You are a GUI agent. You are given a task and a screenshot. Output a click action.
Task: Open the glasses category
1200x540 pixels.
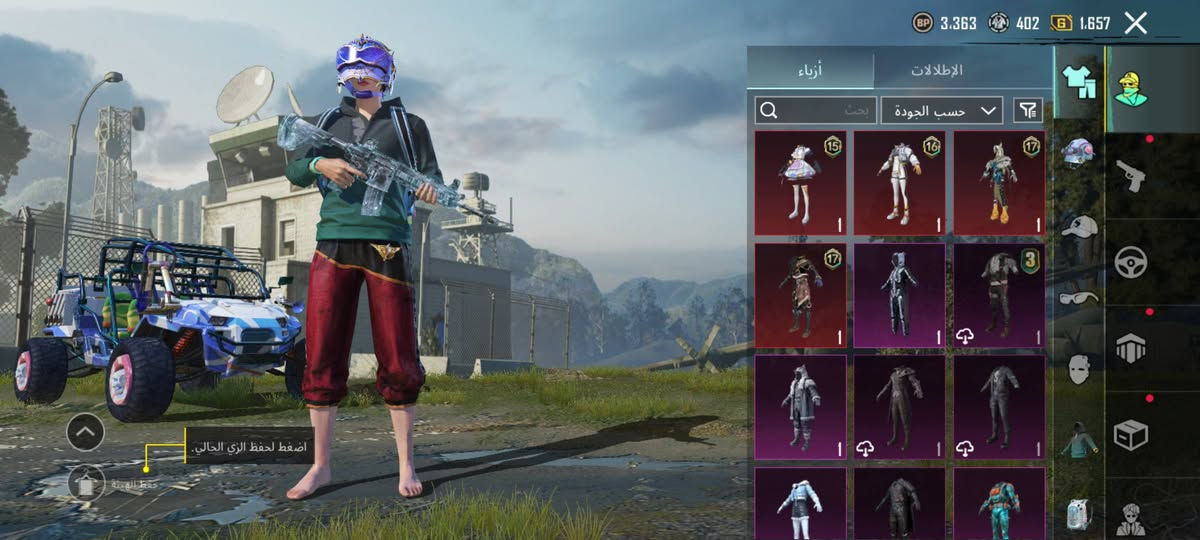click(x=1078, y=297)
